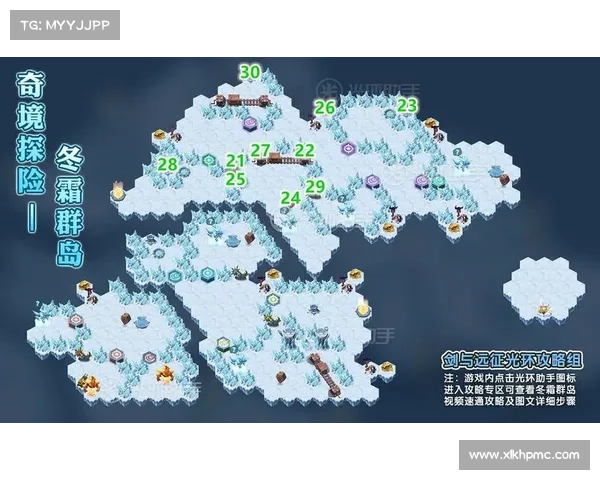This screenshot has height=480, width=600.
Task: Click the TG: MYYJJPP contact label
Action: click(x=64, y=24)
